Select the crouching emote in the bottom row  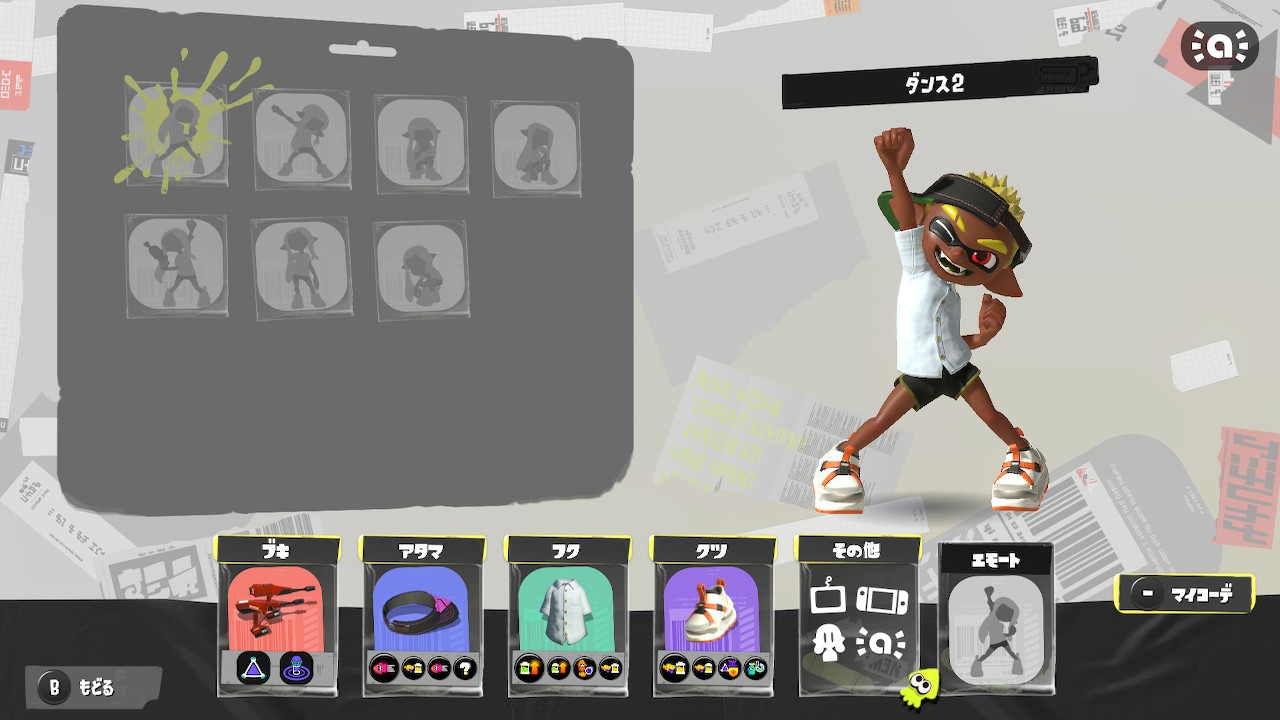point(420,265)
